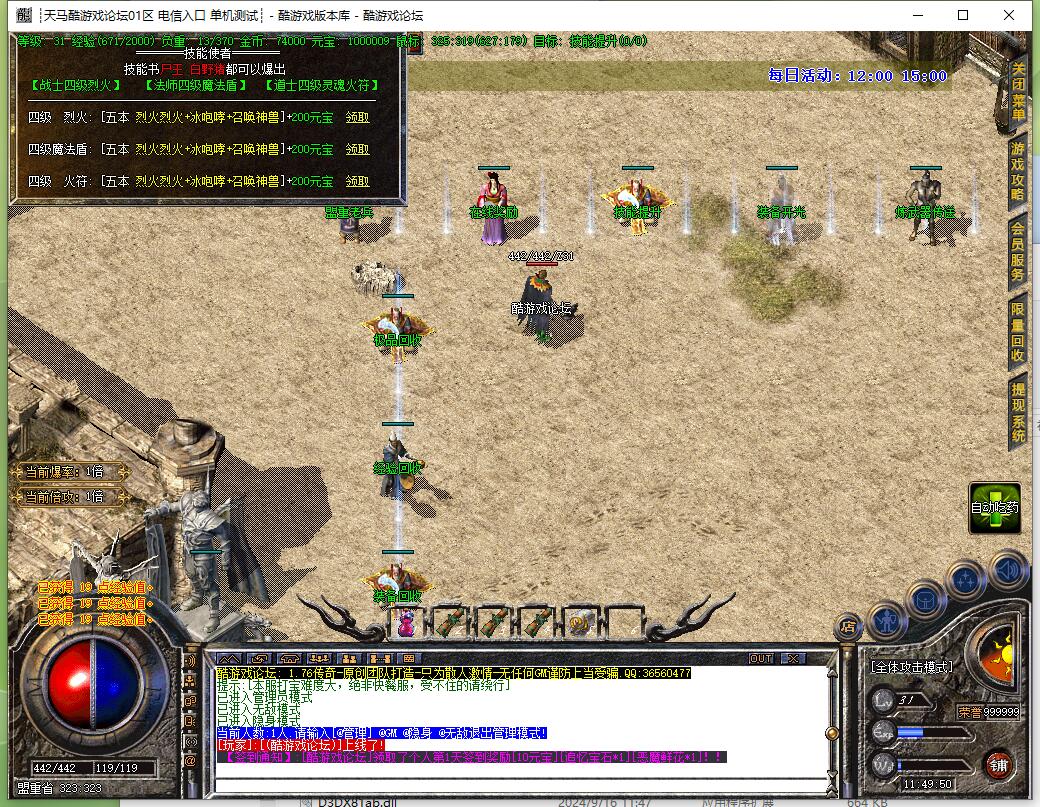
Task: Open the round 铺 stall button
Action: tap(997, 766)
